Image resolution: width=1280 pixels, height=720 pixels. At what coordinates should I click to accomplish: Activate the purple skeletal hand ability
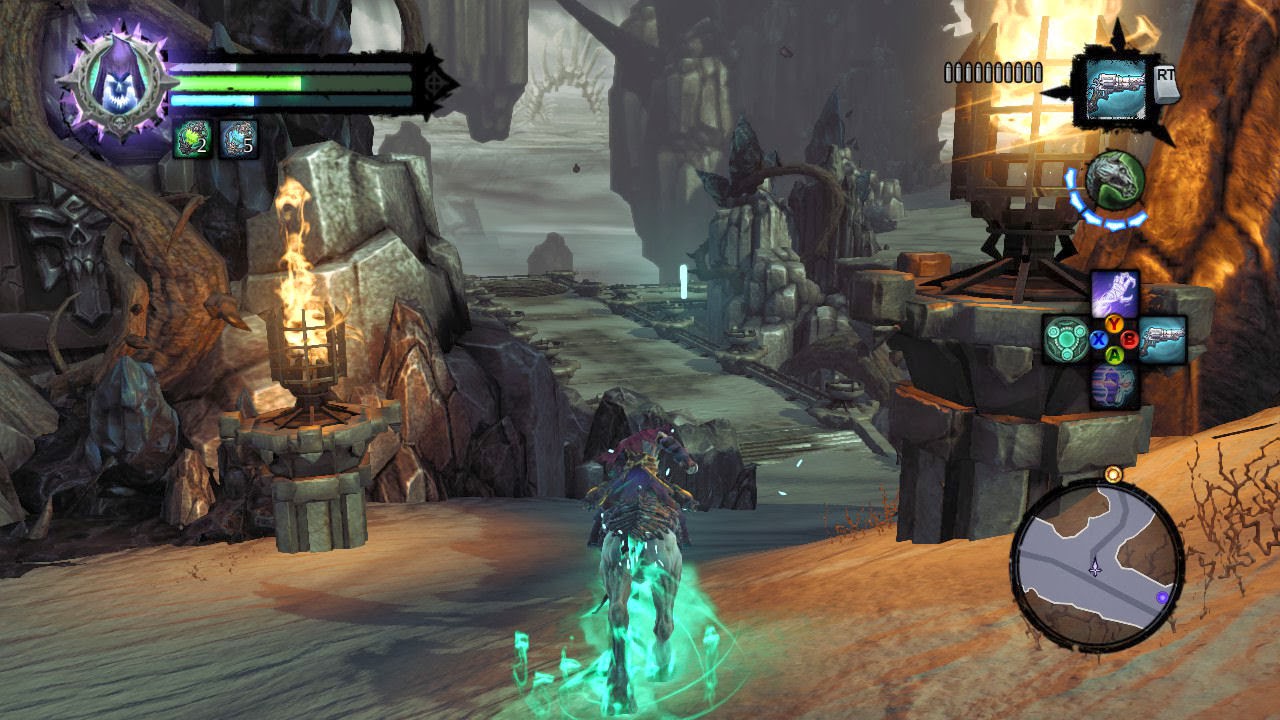1113,293
